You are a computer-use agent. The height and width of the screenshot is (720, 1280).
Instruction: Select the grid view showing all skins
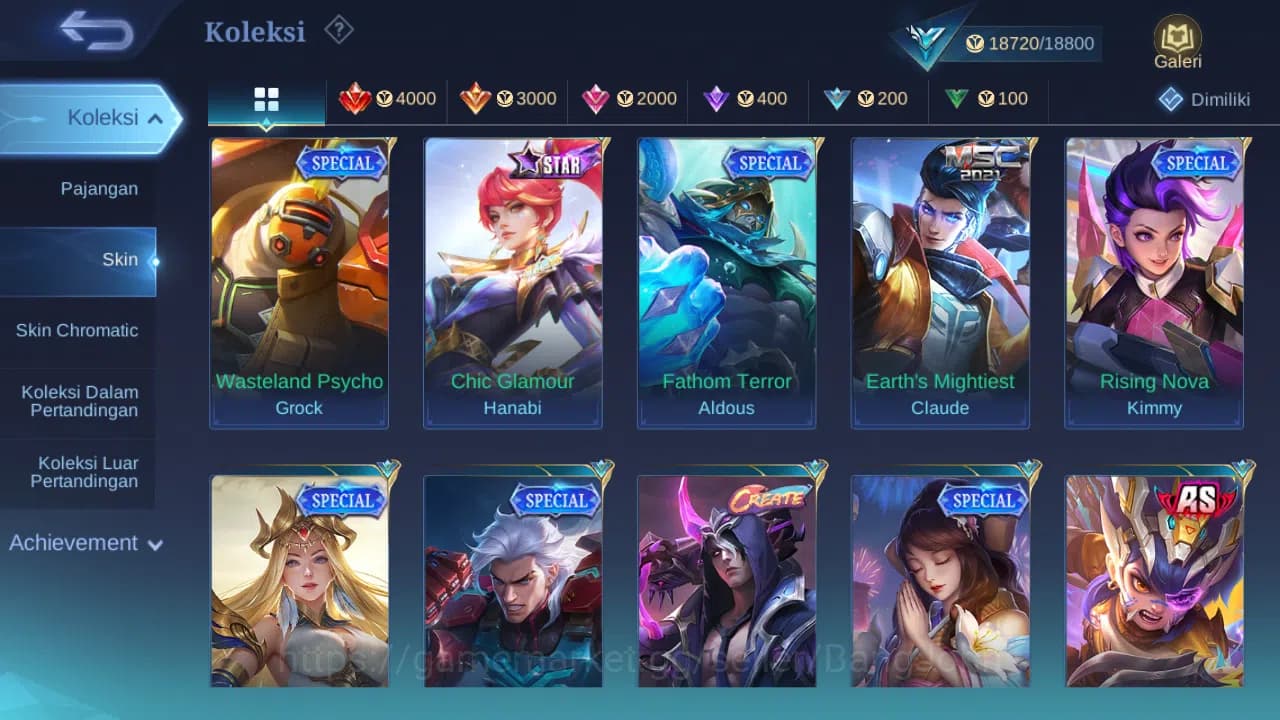coord(265,99)
